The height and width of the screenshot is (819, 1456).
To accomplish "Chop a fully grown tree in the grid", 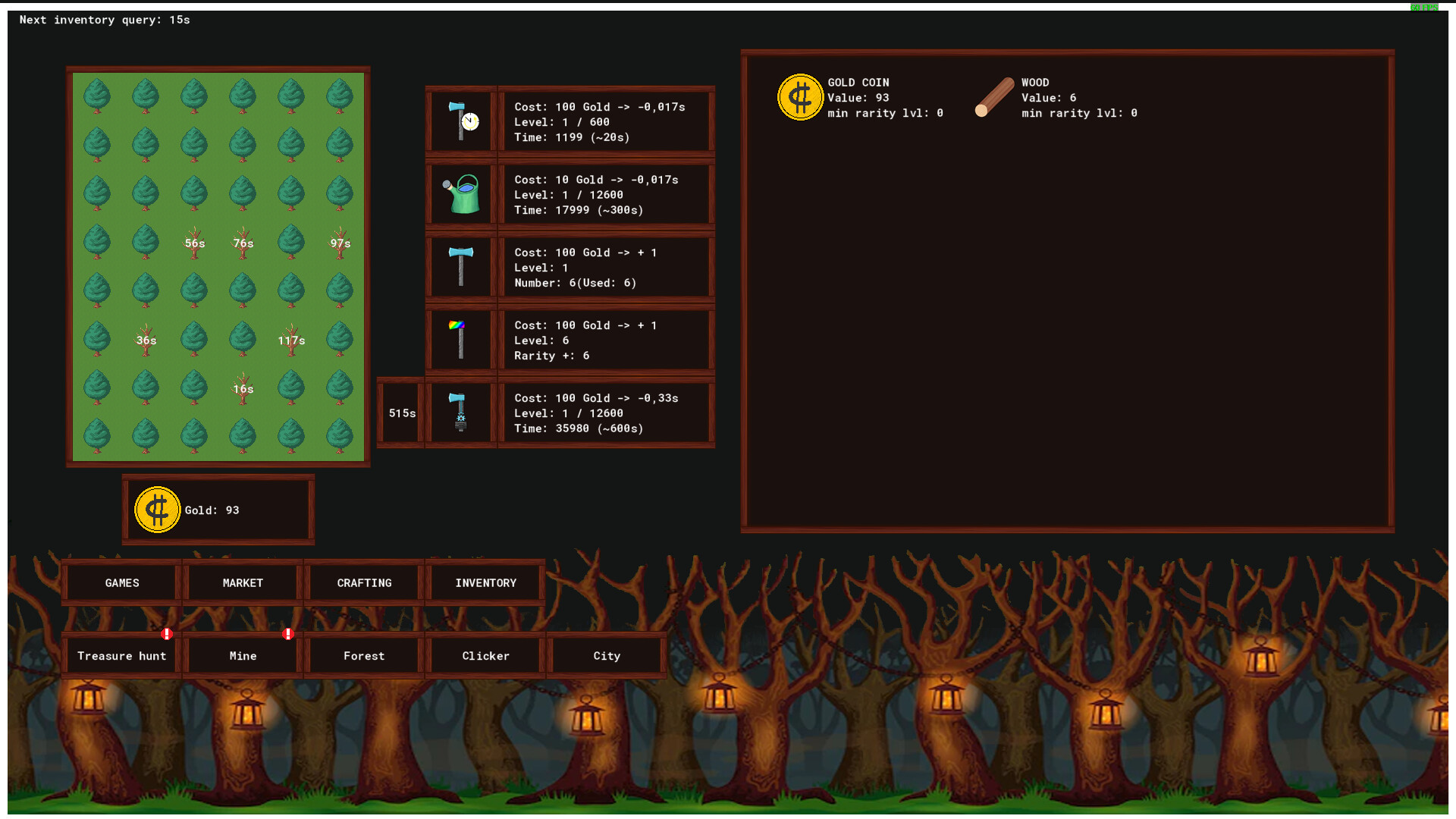I will click(x=96, y=96).
